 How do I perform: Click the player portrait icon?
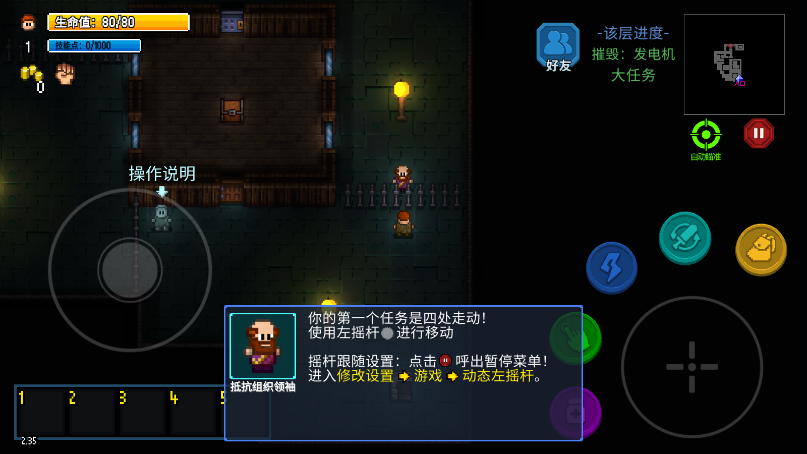(x=28, y=22)
